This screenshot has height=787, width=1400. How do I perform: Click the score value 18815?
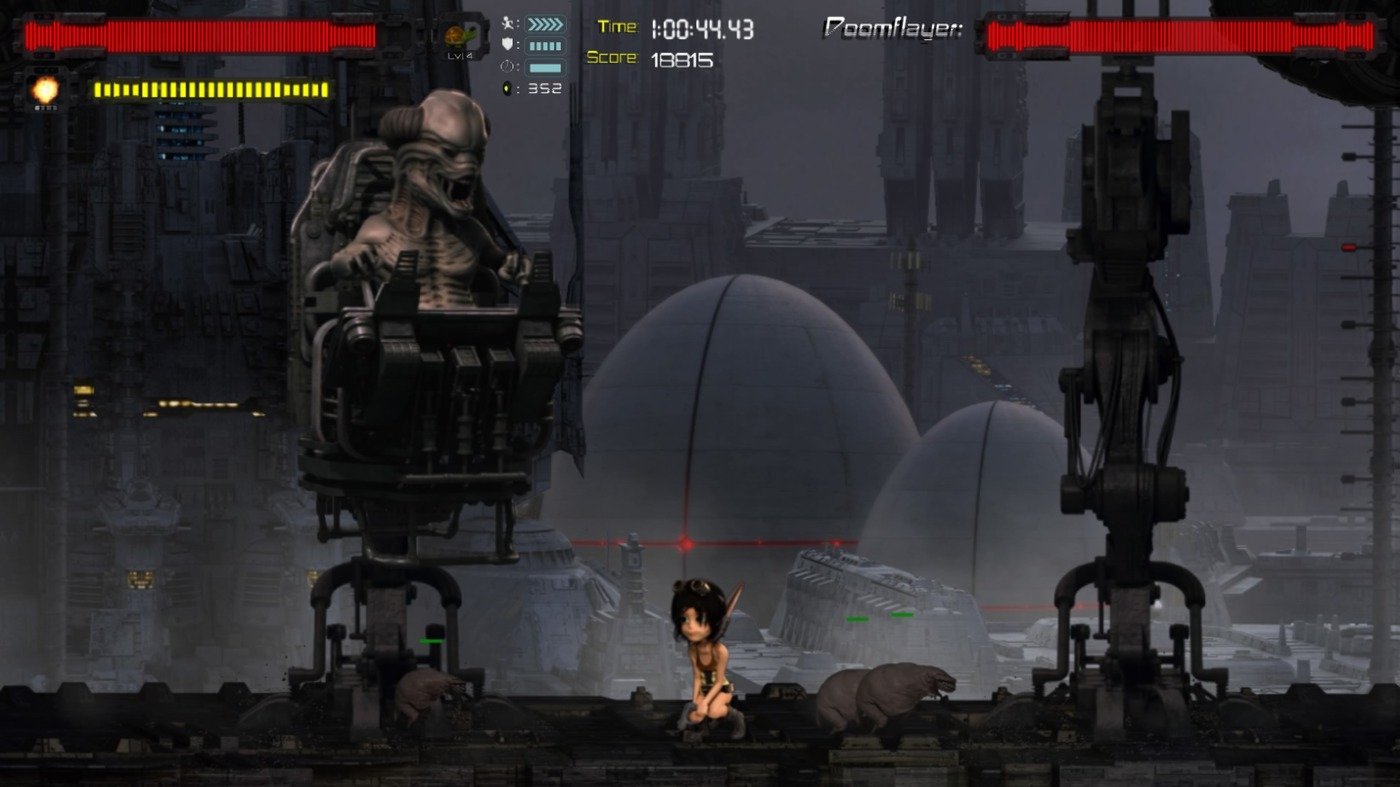[685, 60]
